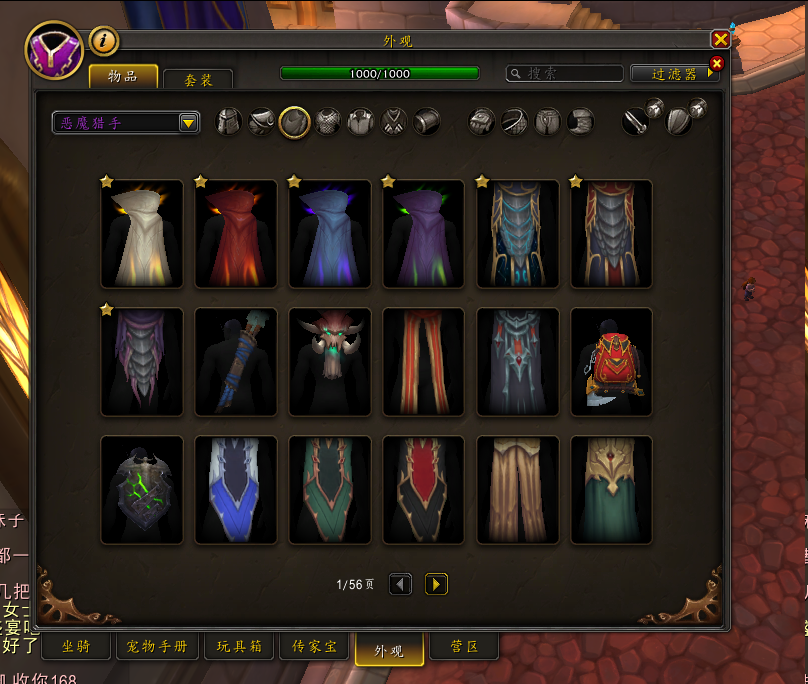Select the 物品 items tab
This screenshot has width=808, height=684.
coord(124,77)
